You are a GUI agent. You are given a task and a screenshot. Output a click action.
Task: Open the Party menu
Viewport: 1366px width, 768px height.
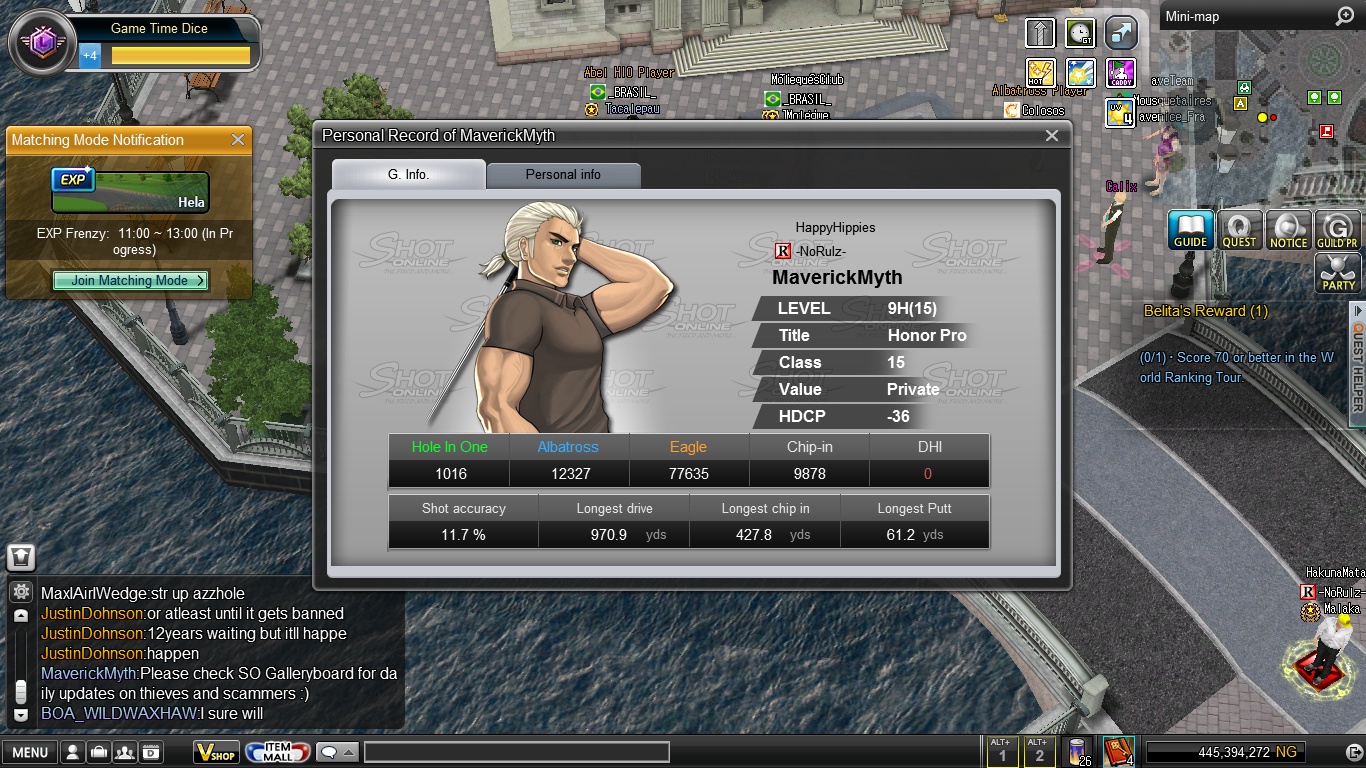[1338, 273]
